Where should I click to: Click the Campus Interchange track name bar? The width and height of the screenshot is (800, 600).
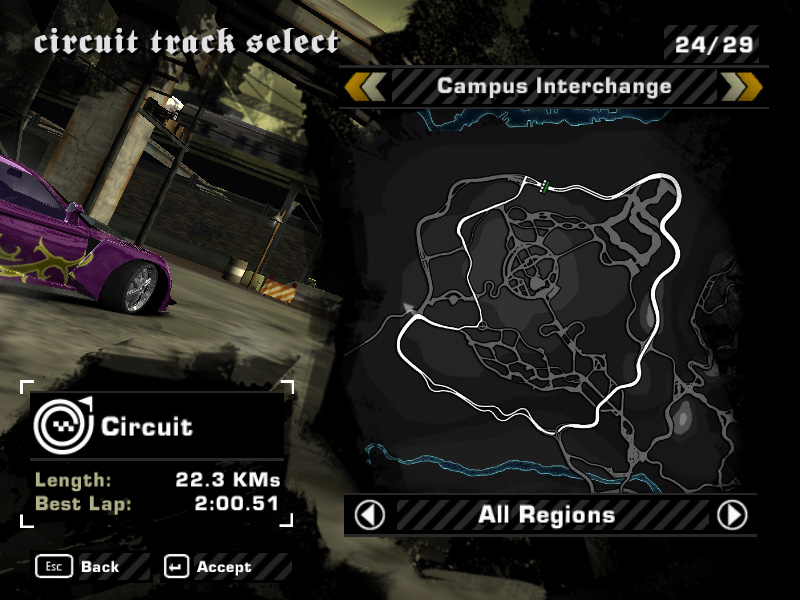553,87
